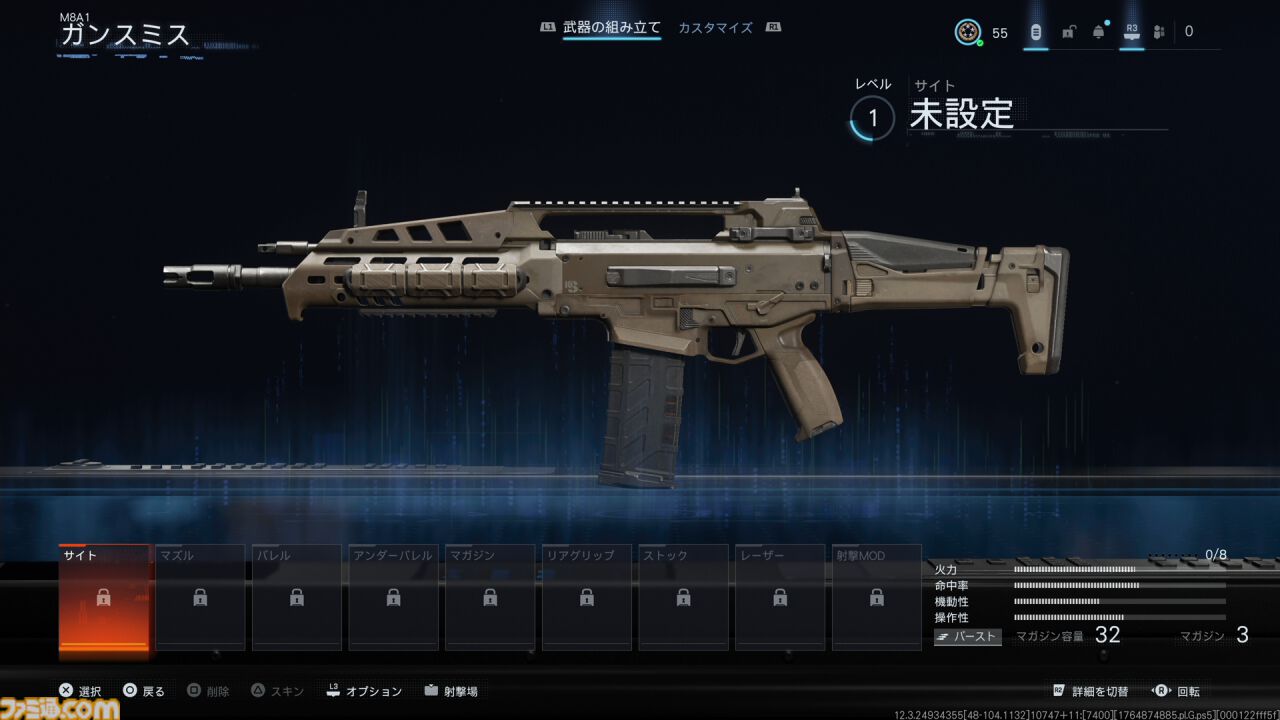Expand the レーザー attachment slot
The width and height of the screenshot is (1280, 720).
coord(780,598)
